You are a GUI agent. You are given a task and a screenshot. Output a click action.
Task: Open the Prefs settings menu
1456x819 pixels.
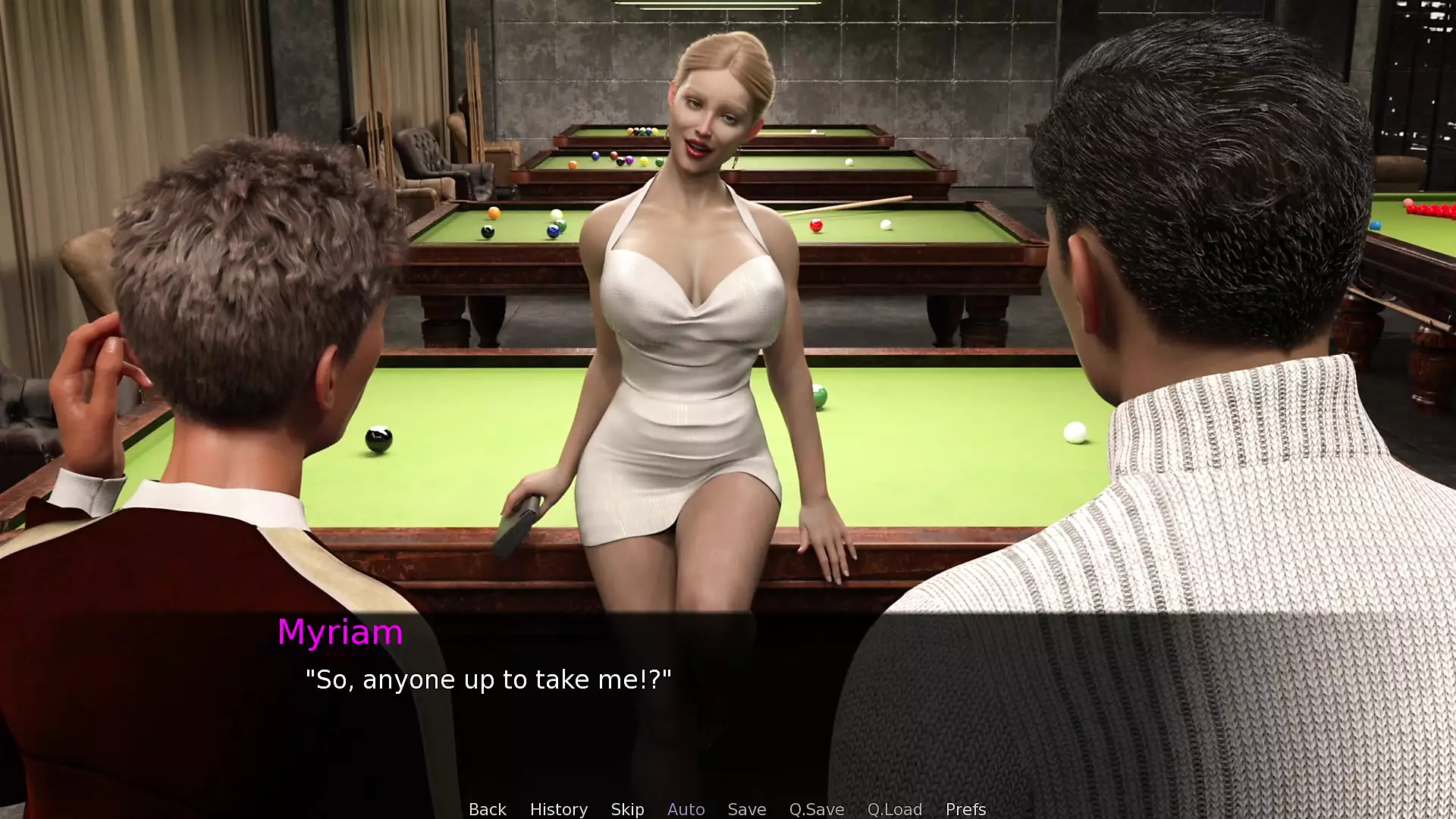965,809
